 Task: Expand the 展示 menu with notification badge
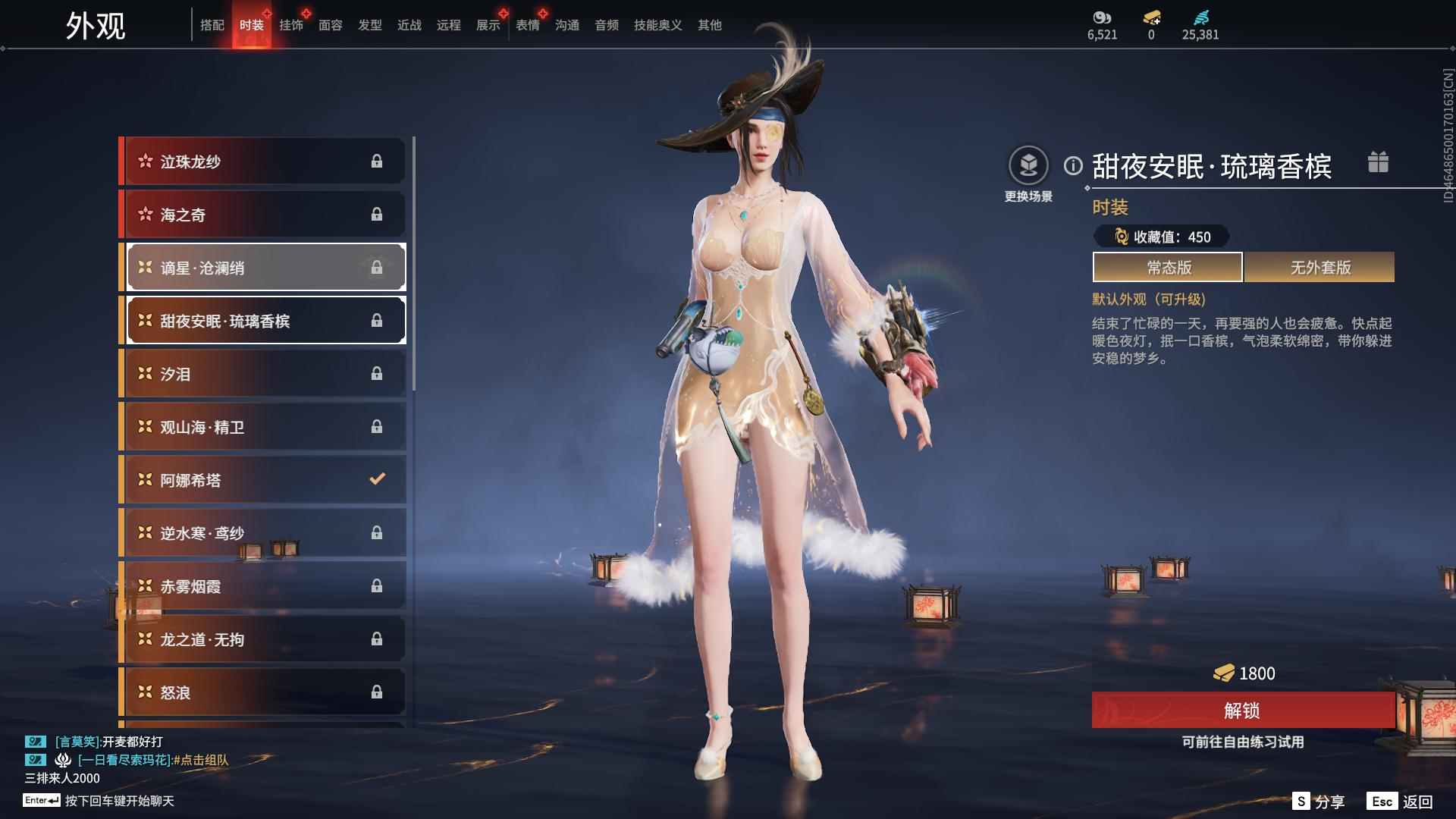[486, 25]
